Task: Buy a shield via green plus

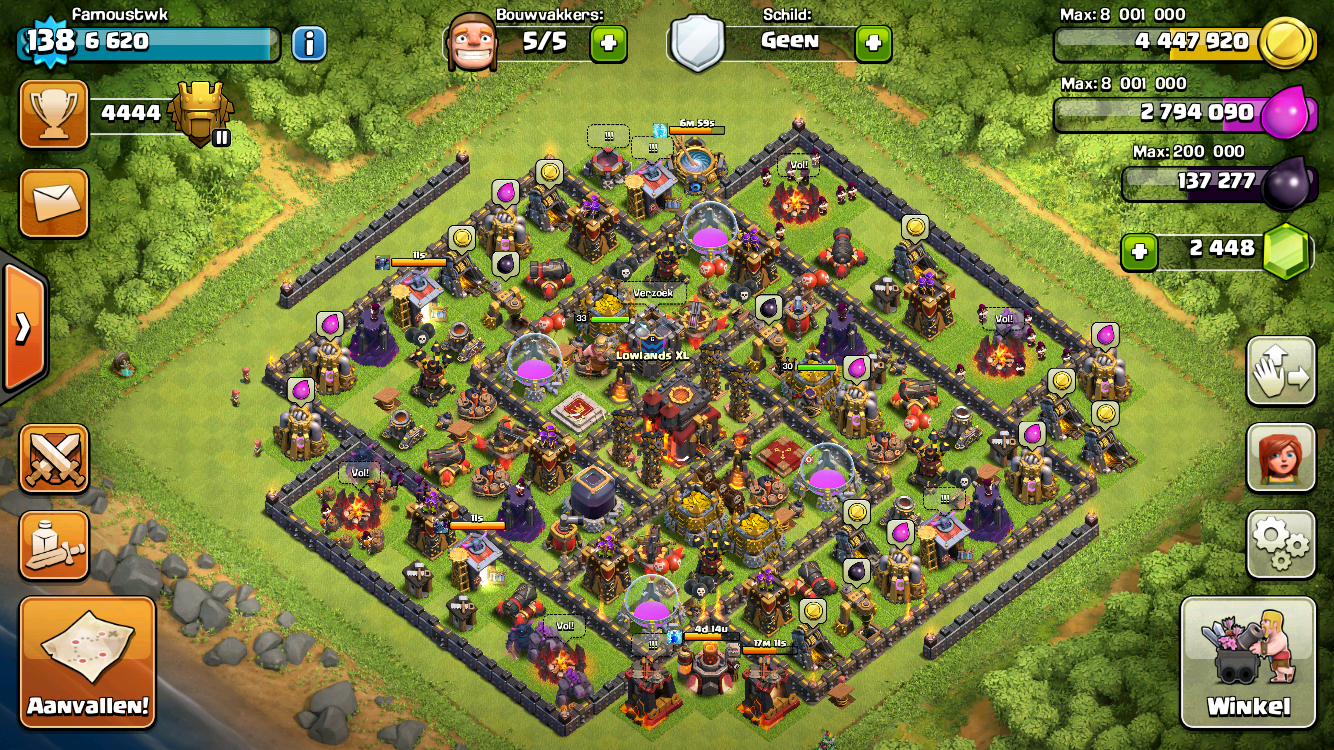Action: tap(873, 43)
